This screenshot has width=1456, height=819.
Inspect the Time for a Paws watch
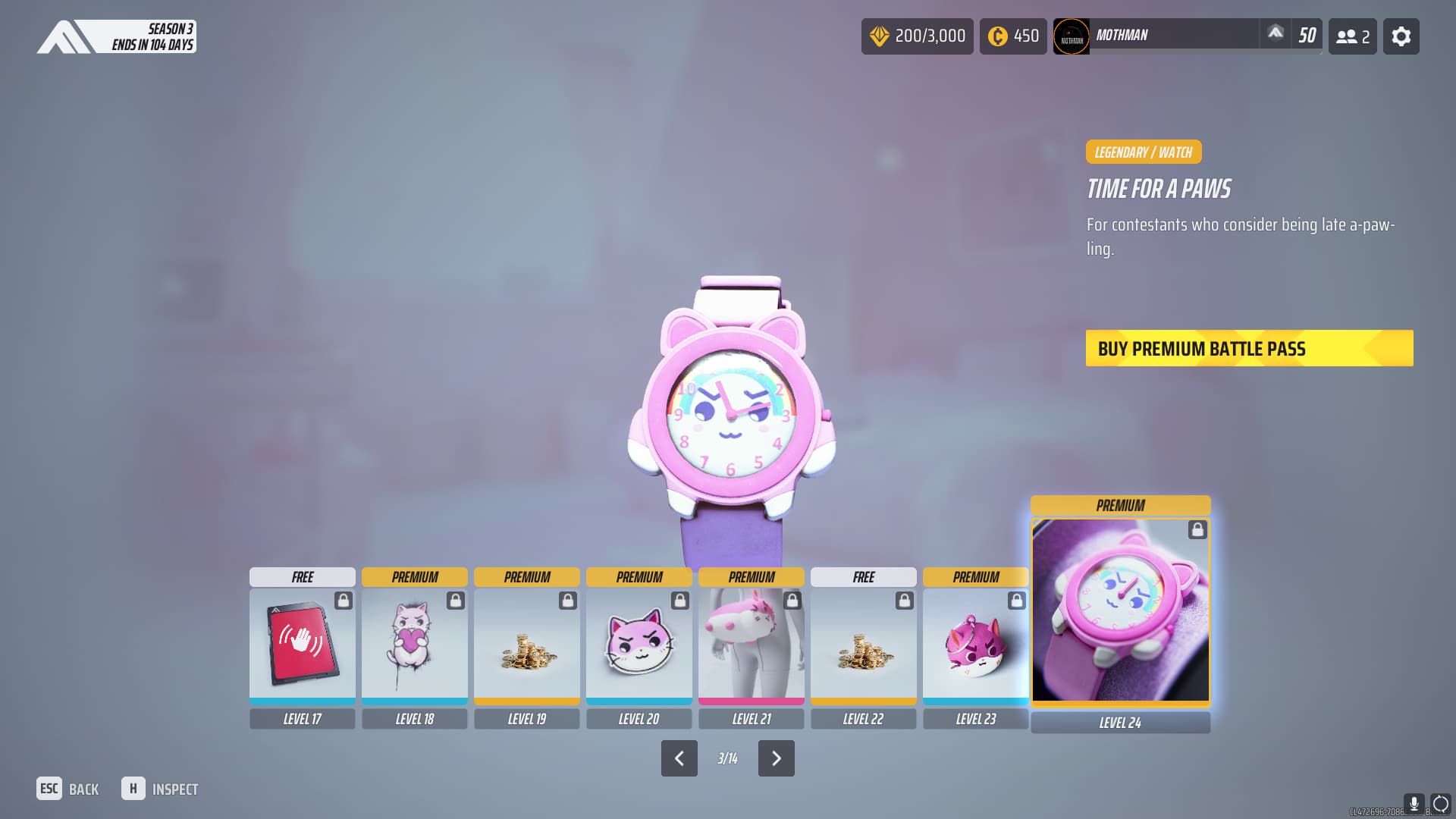tap(160, 789)
